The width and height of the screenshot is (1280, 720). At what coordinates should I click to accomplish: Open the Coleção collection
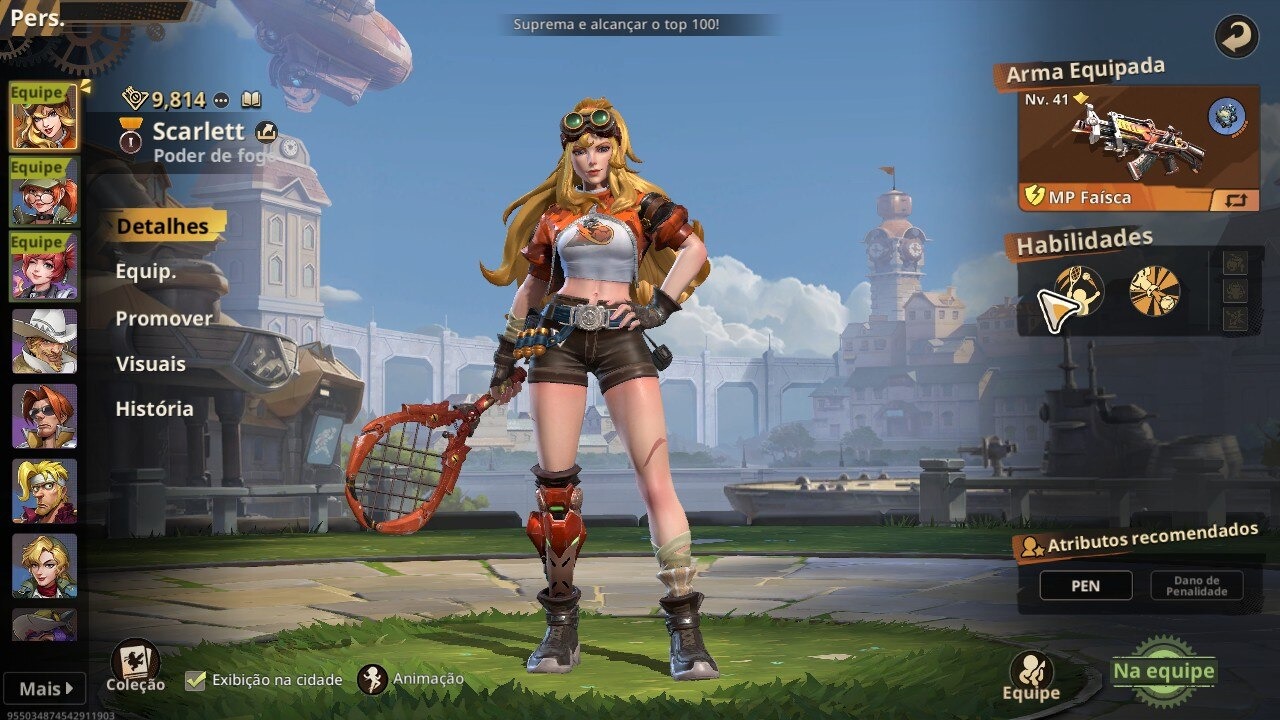135,665
